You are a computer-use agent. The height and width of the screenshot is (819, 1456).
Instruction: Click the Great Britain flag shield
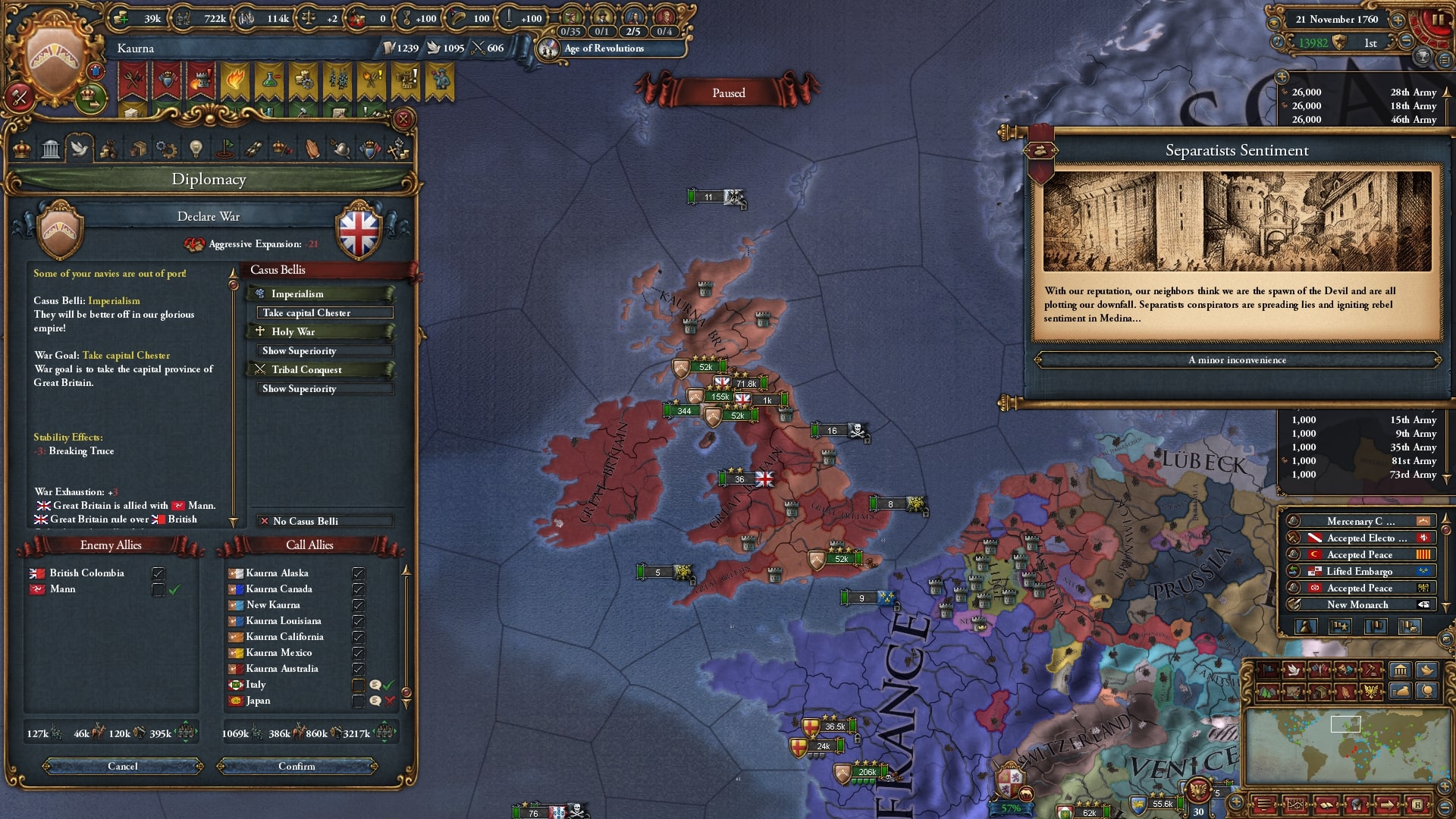pos(359,231)
